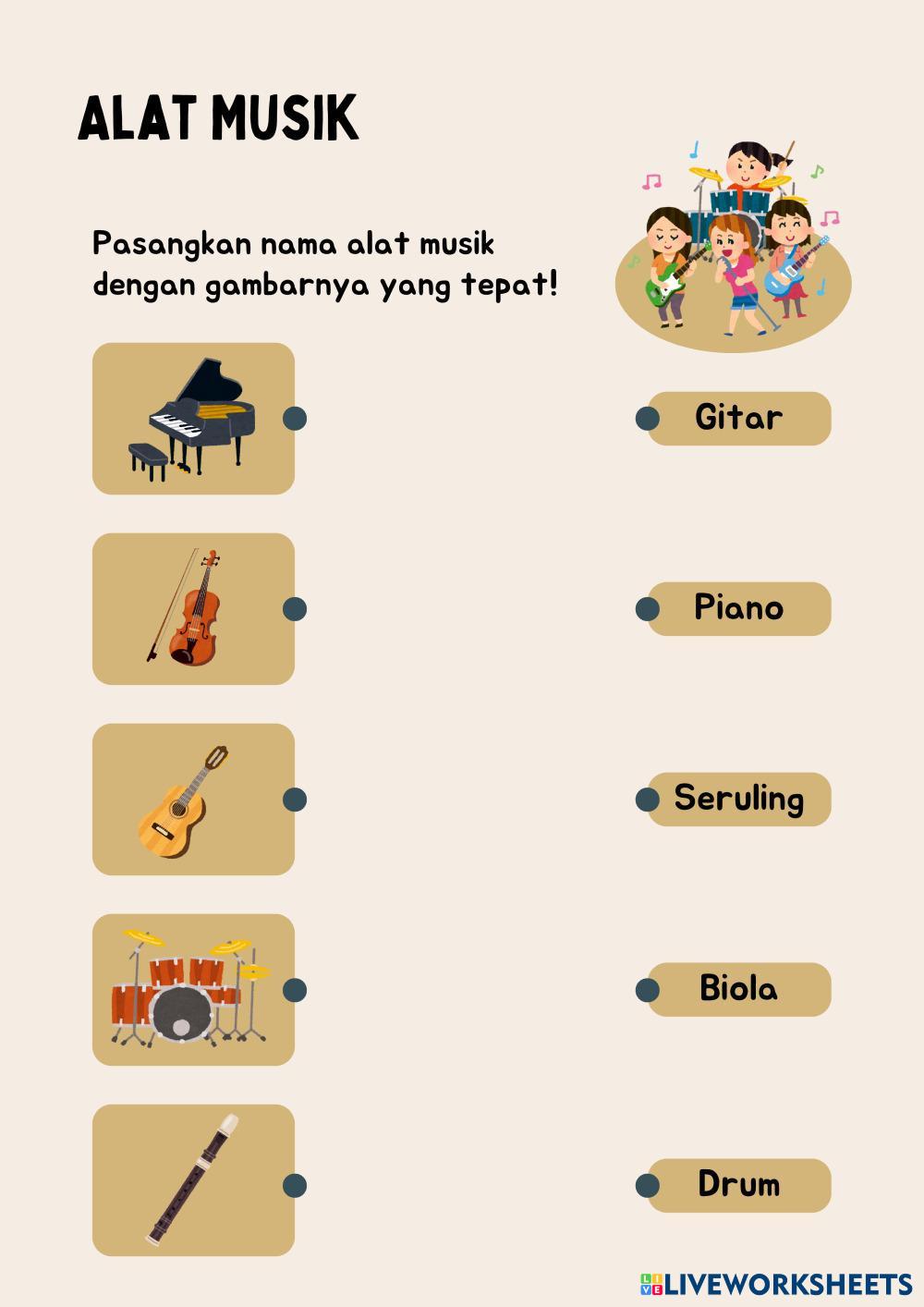Choose the Seruling word label

point(738,799)
